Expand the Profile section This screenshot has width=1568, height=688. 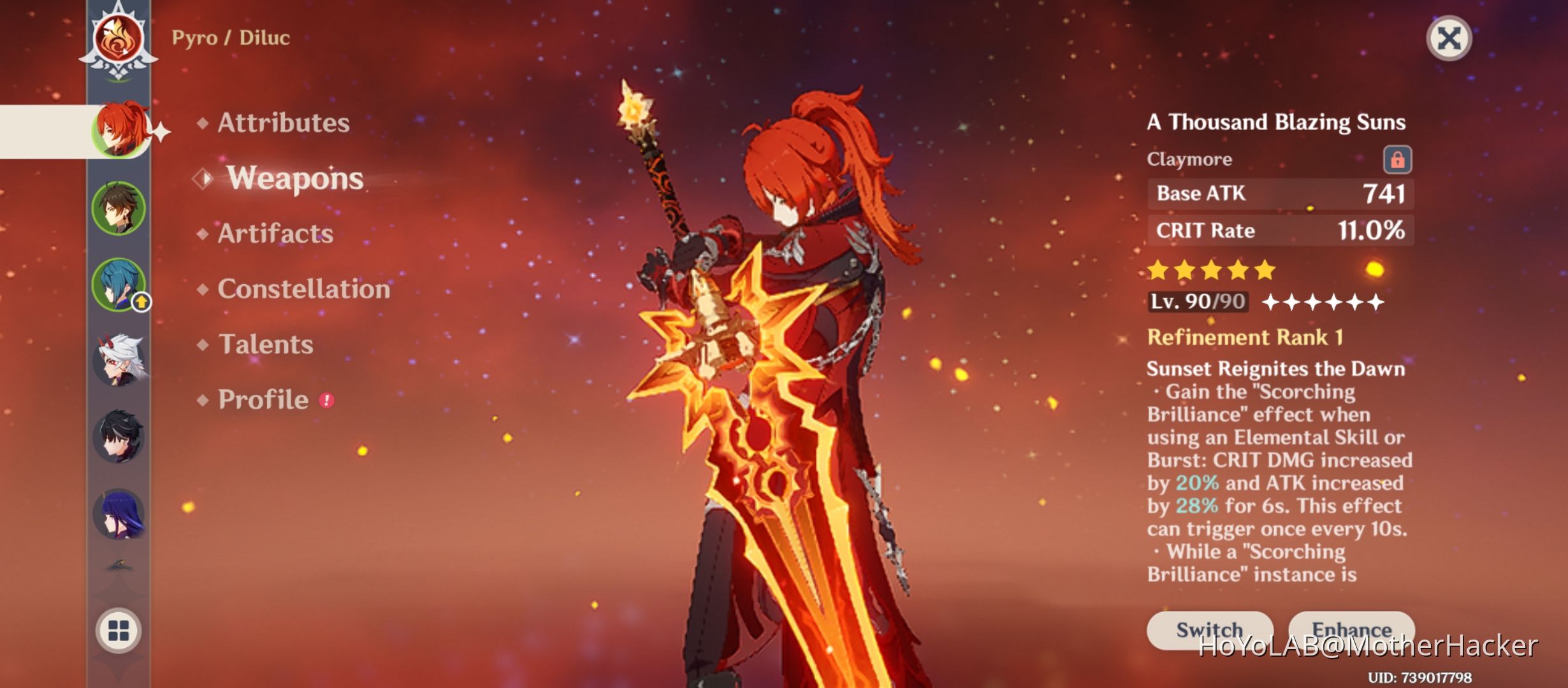click(263, 399)
